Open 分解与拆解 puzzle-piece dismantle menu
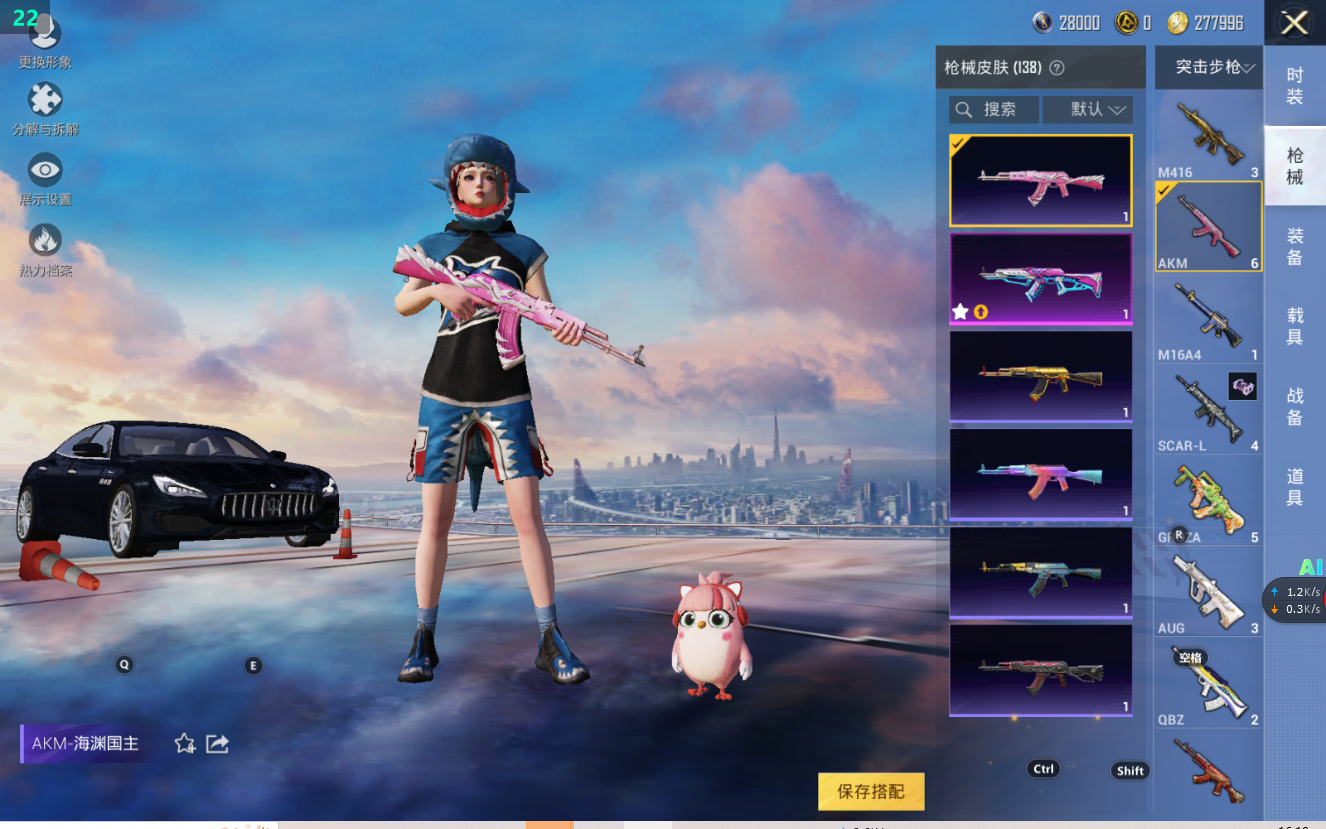Screen dimensions: 1326x829 pyautogui.click(x=45, y=106)
